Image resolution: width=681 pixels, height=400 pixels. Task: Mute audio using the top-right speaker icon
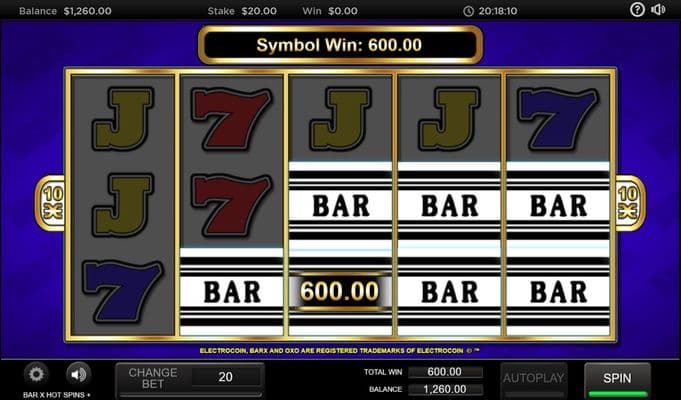pyautogui.click(x=659, y=10)
